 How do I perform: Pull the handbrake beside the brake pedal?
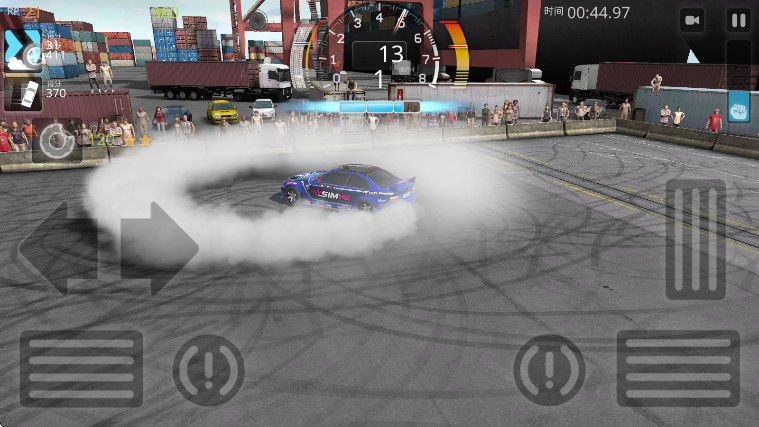click(x=549, y=369)
